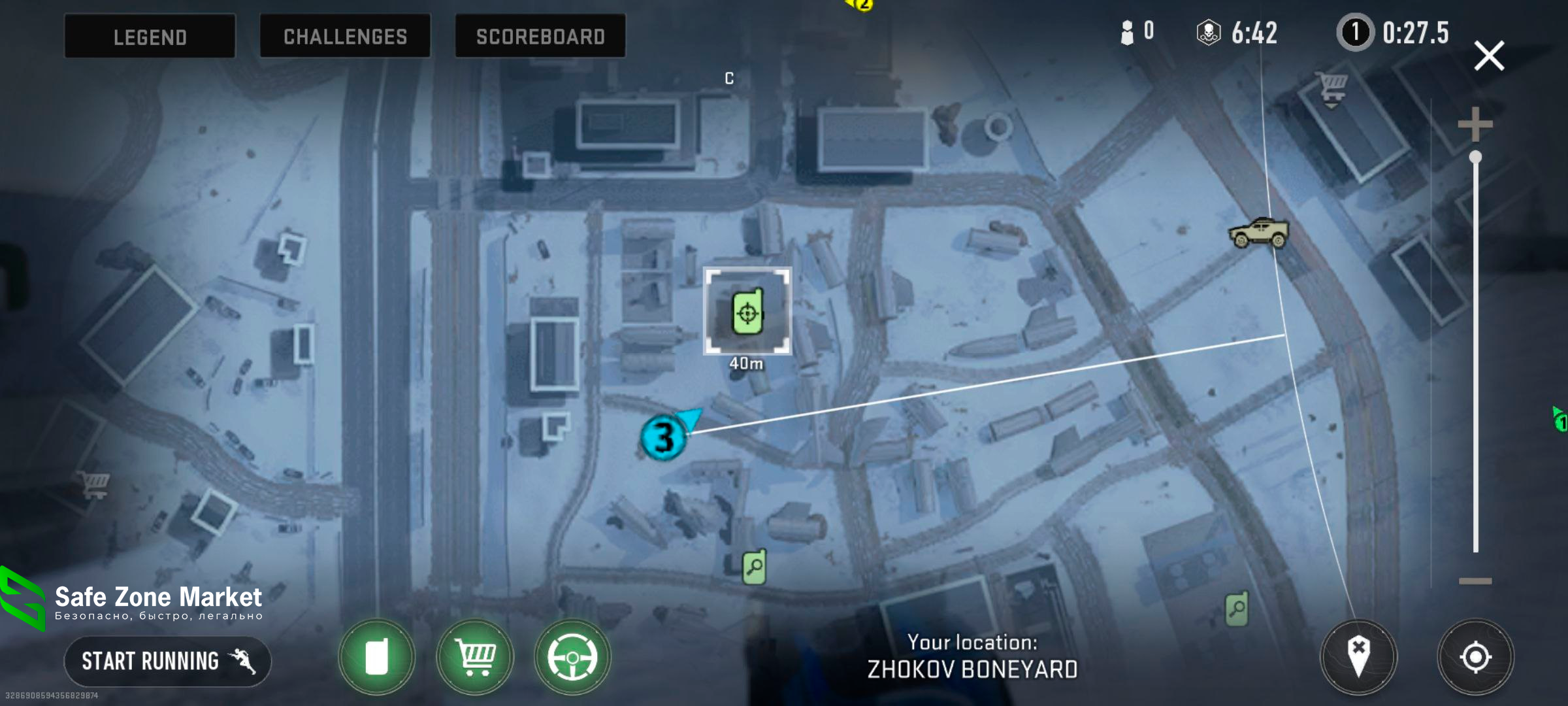Toggle the steering wheel vehicle filter
The width and height of the screenshot is (1568, 706).
point(572,656)
